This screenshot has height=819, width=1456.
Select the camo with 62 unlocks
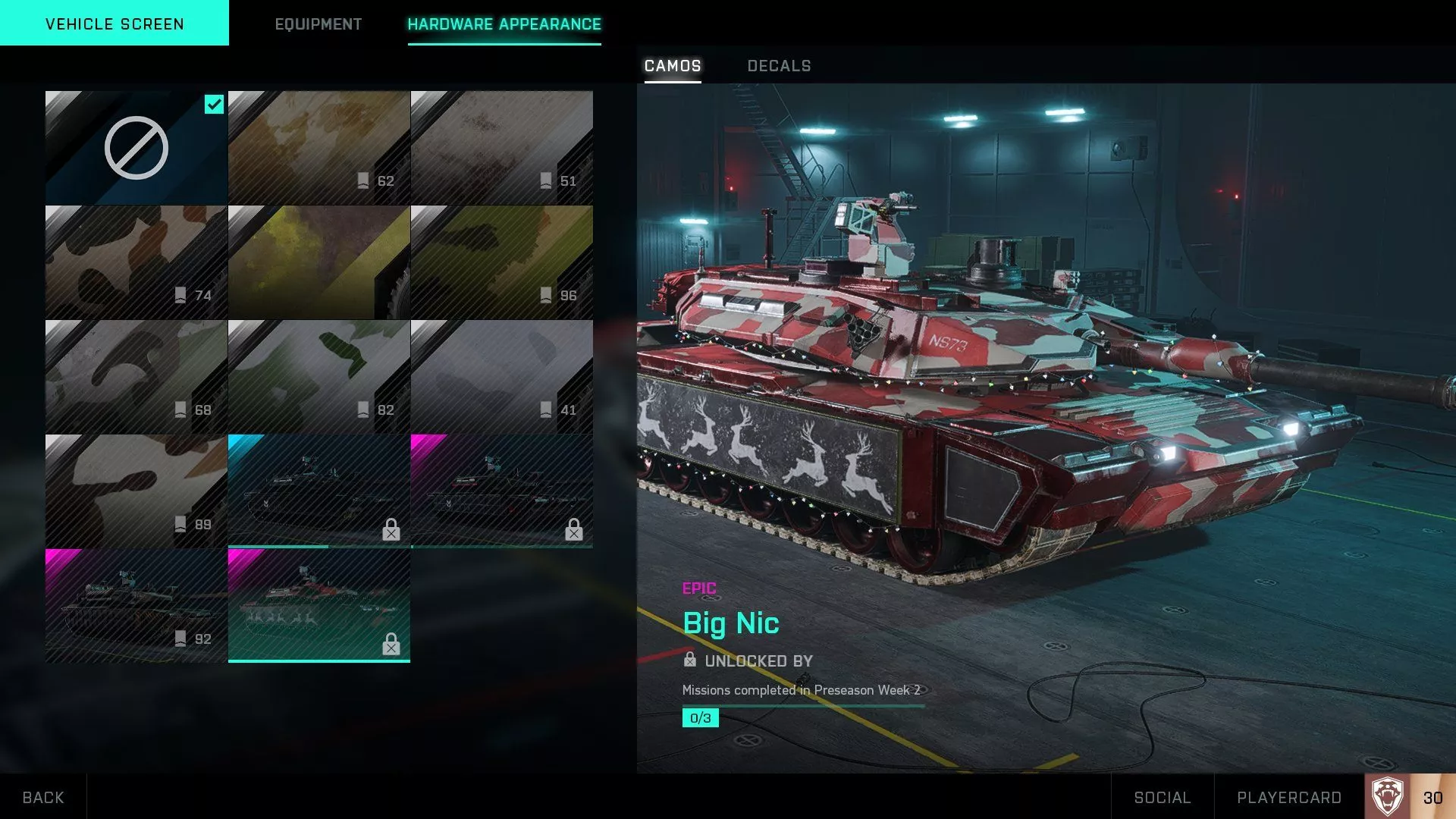[x=318, y=148]
